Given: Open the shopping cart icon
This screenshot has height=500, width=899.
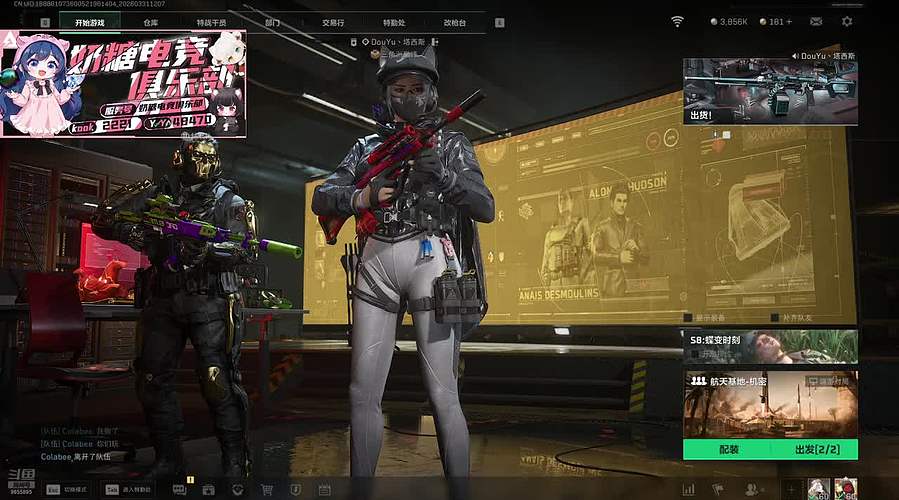Looking at the screenshot, I should coord(267,490).
